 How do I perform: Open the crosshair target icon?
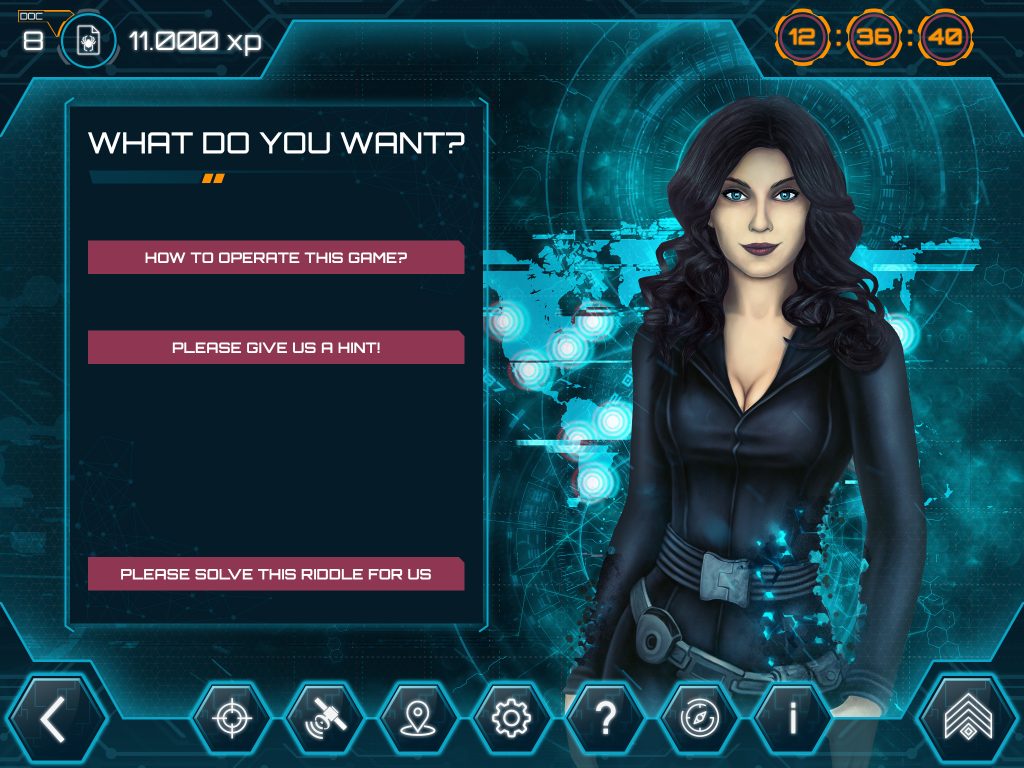pyautogui.click(x=231, y=718)
